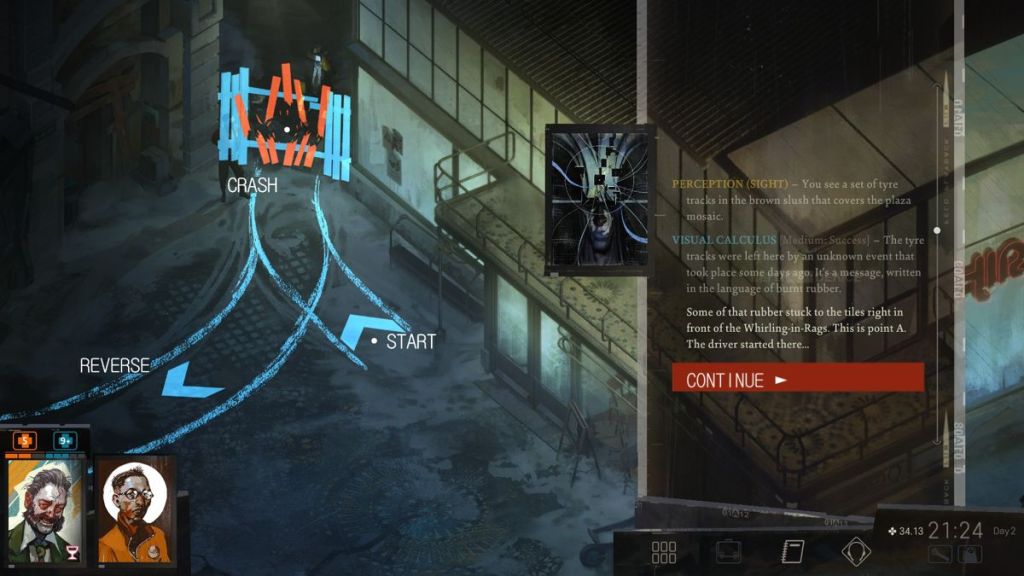Click the Visual Calculus skill portrait

coord(599,200)
